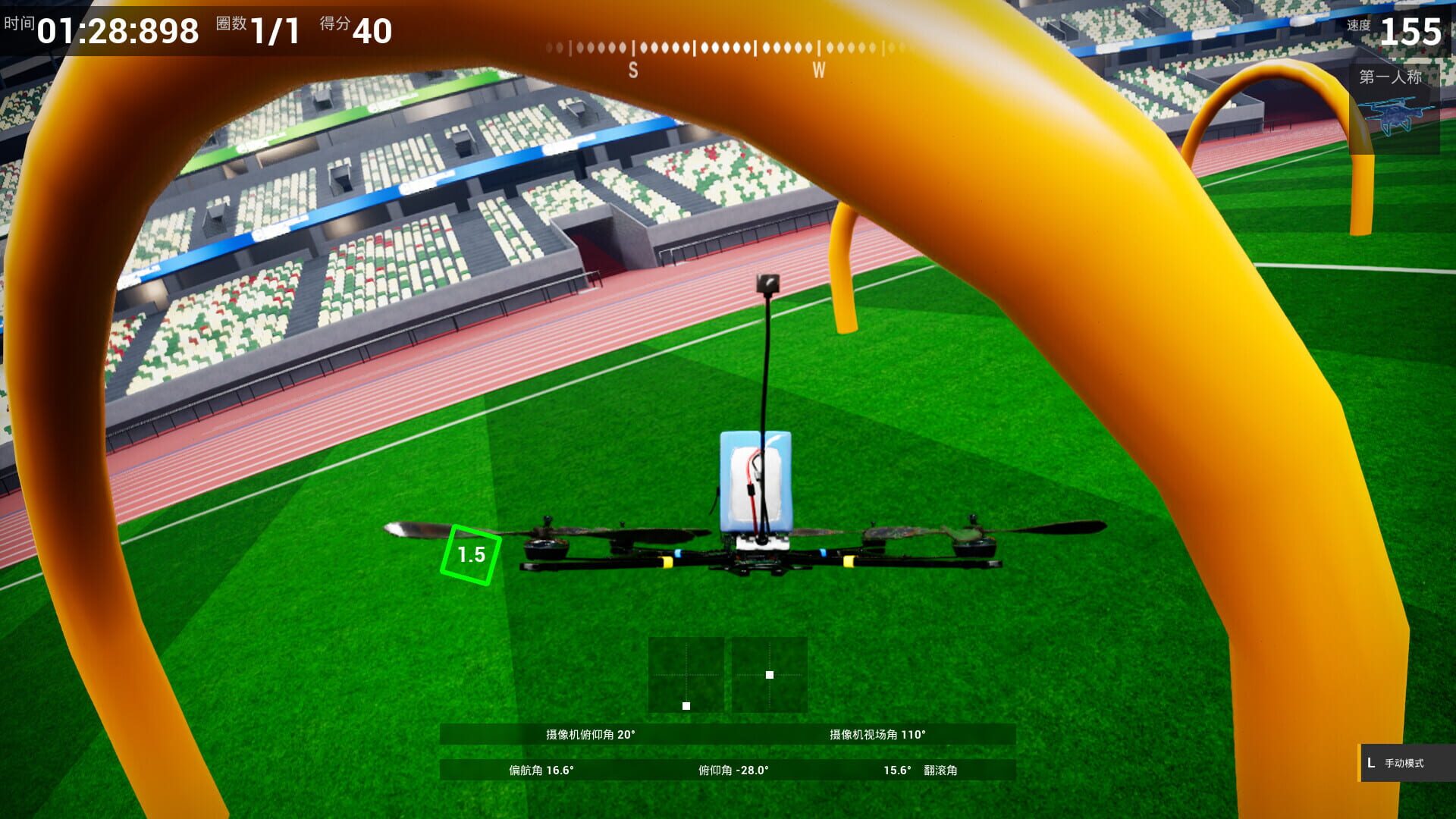Viewport: 1456px width, 819px height.
Task: Click the 翻滚角 roll angle label
Action: coord(943,770)
